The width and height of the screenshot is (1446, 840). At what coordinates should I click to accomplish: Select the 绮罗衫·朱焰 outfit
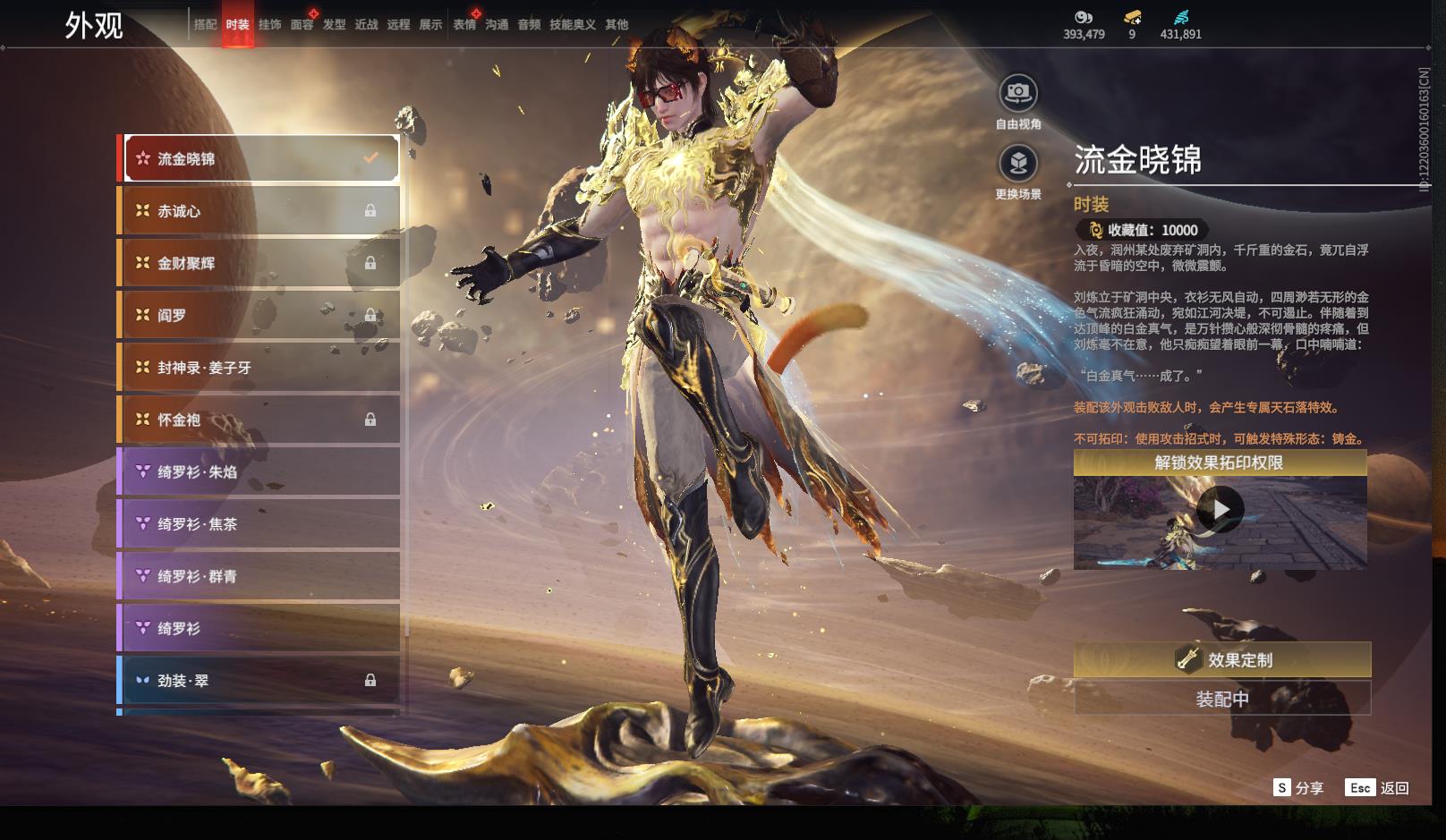259,471
